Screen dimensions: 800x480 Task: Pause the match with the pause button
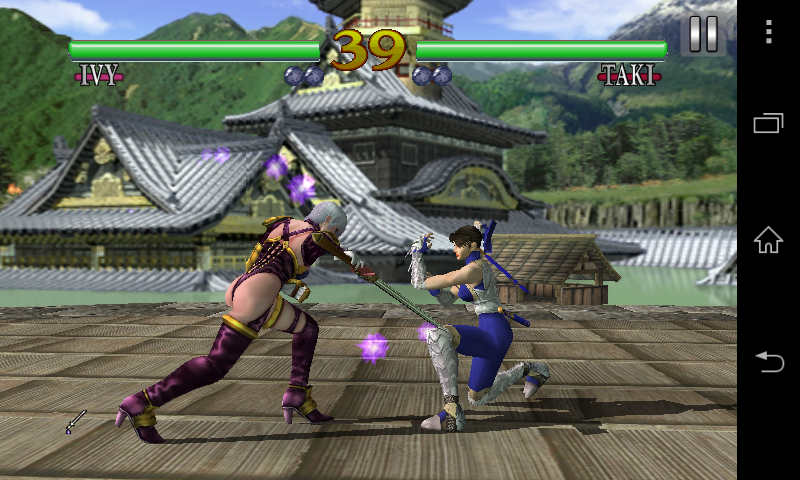[703, 34]
